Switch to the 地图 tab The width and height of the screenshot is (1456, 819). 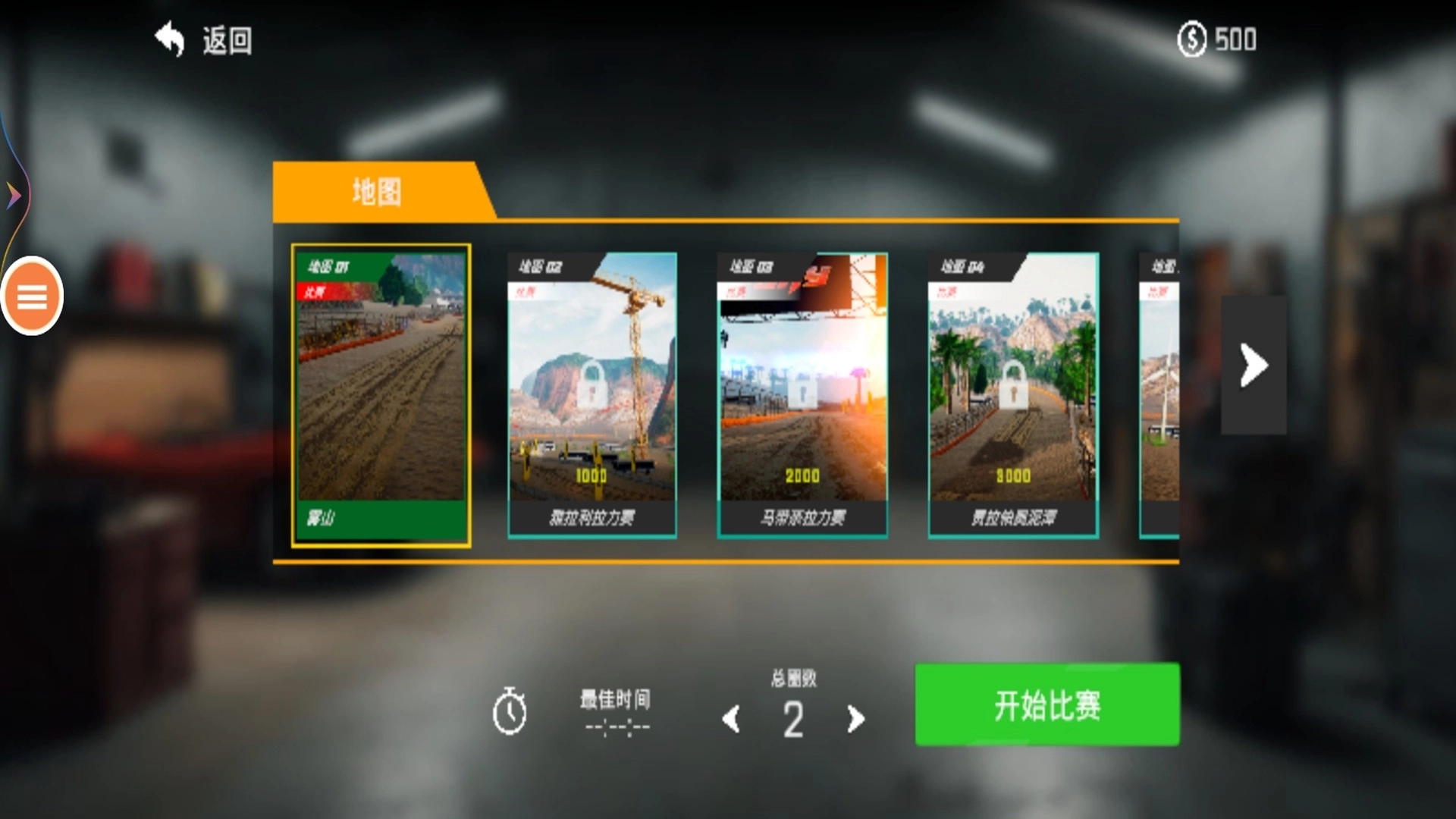377,189
